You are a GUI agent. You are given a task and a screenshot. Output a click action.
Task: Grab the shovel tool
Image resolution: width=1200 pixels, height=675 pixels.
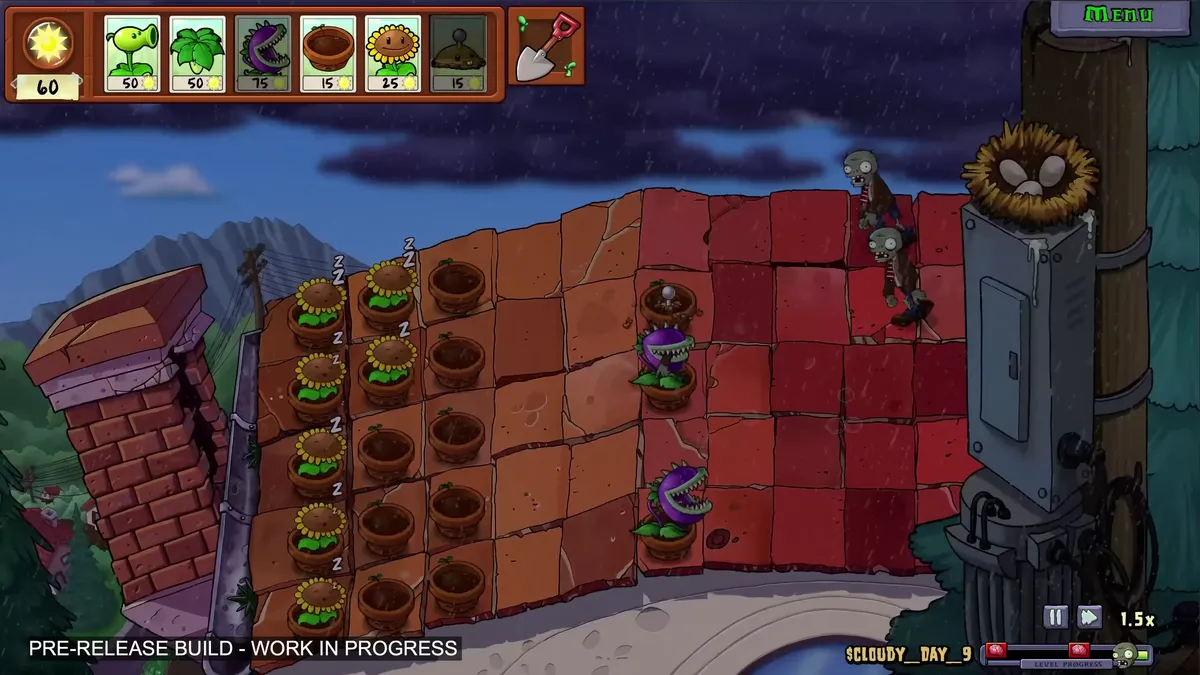click(x=545, y=46)
